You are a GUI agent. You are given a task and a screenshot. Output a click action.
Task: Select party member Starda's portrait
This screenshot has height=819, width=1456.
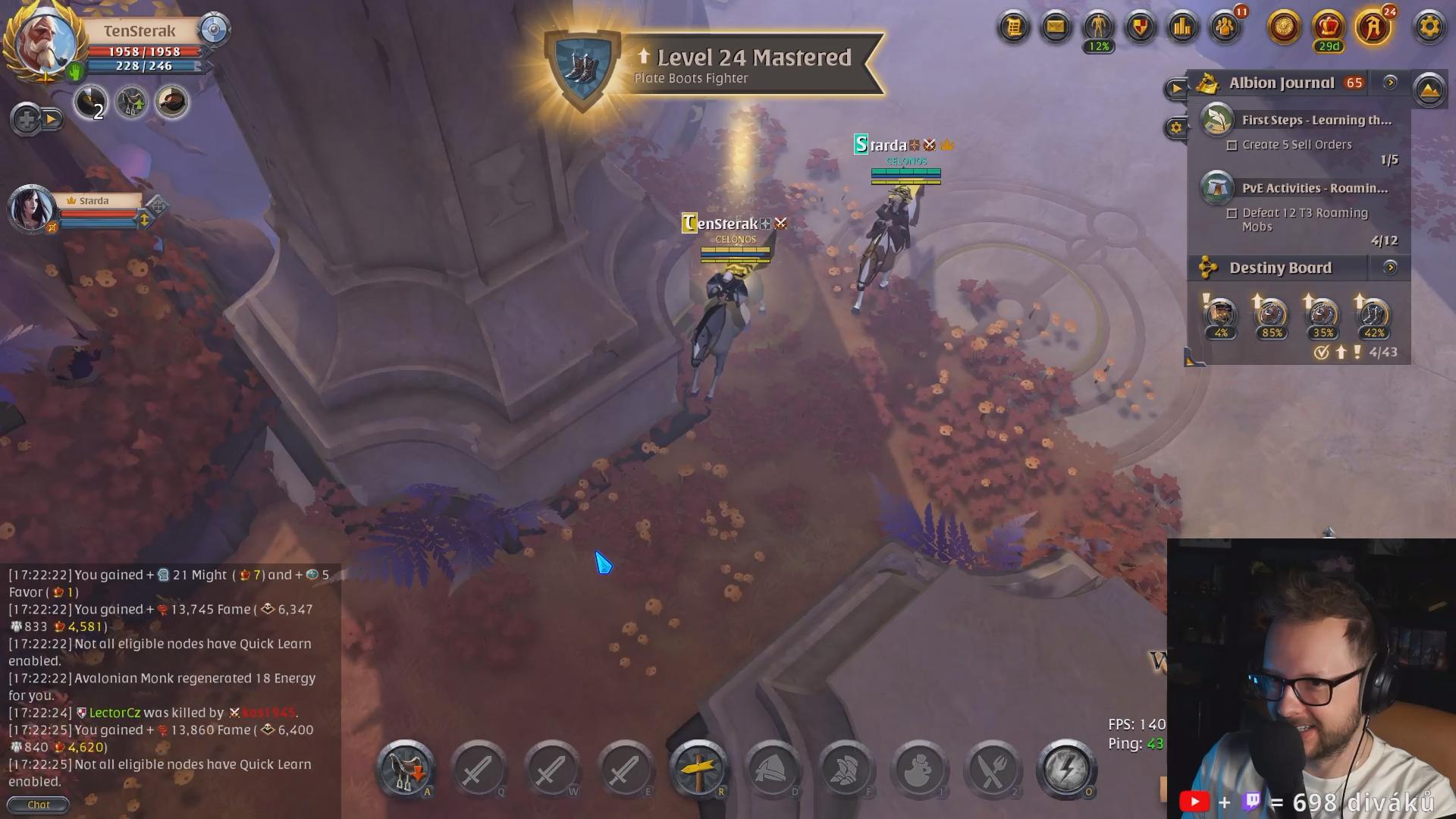pos(32,209)
